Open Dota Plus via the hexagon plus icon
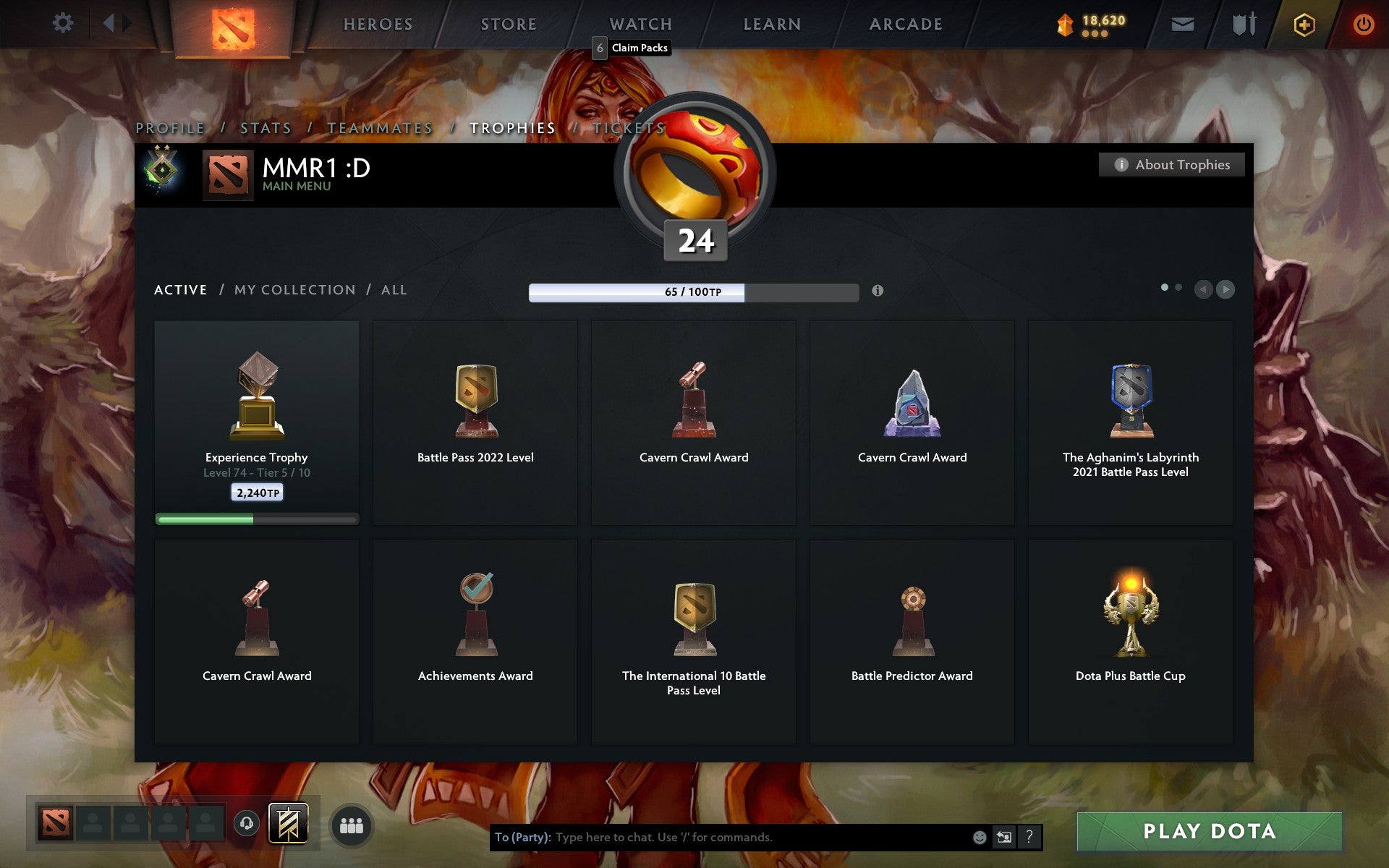The image size is (1389, 868). tap(1303, 24)
